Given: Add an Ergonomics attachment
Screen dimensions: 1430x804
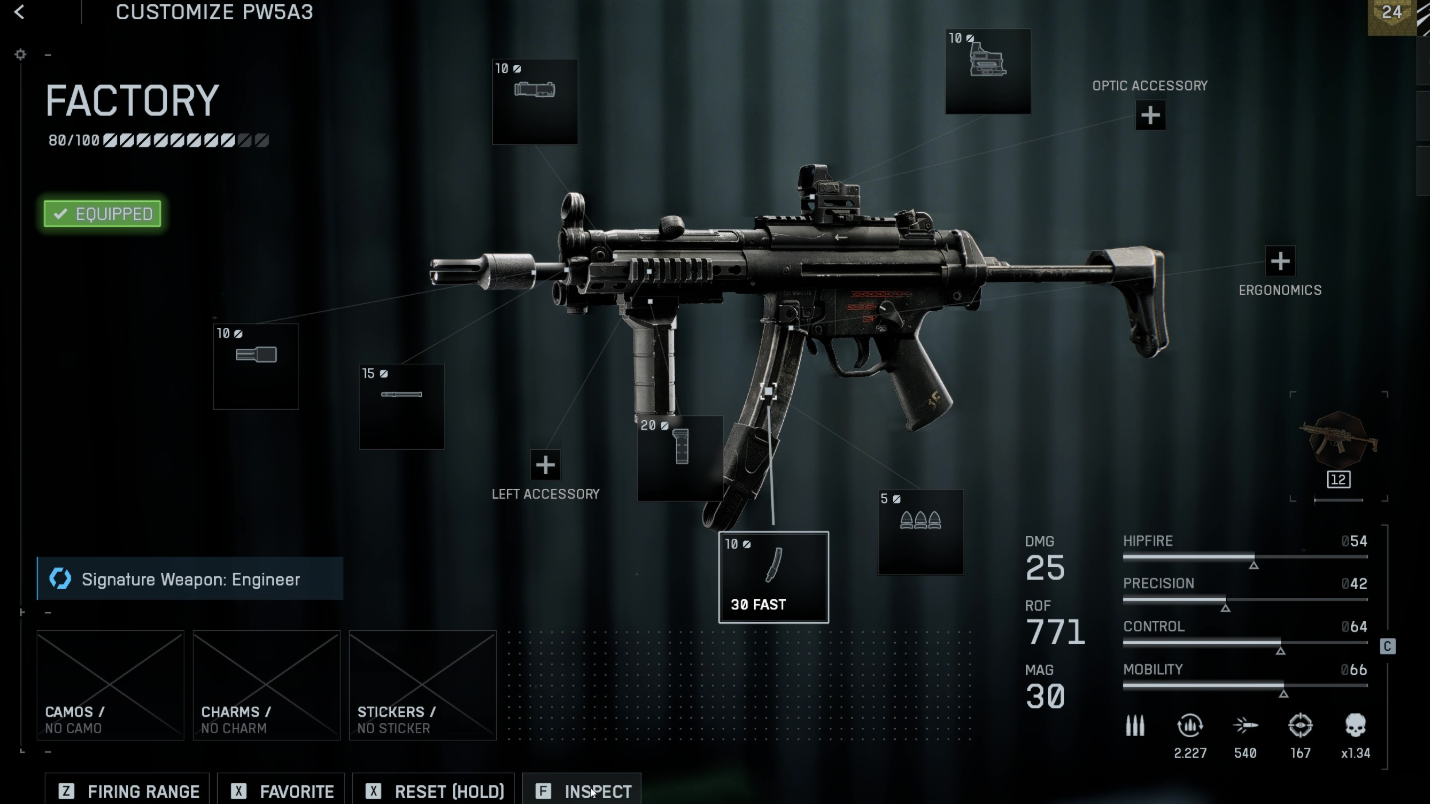Looking at the screenshot, I should click(1280, 262).
